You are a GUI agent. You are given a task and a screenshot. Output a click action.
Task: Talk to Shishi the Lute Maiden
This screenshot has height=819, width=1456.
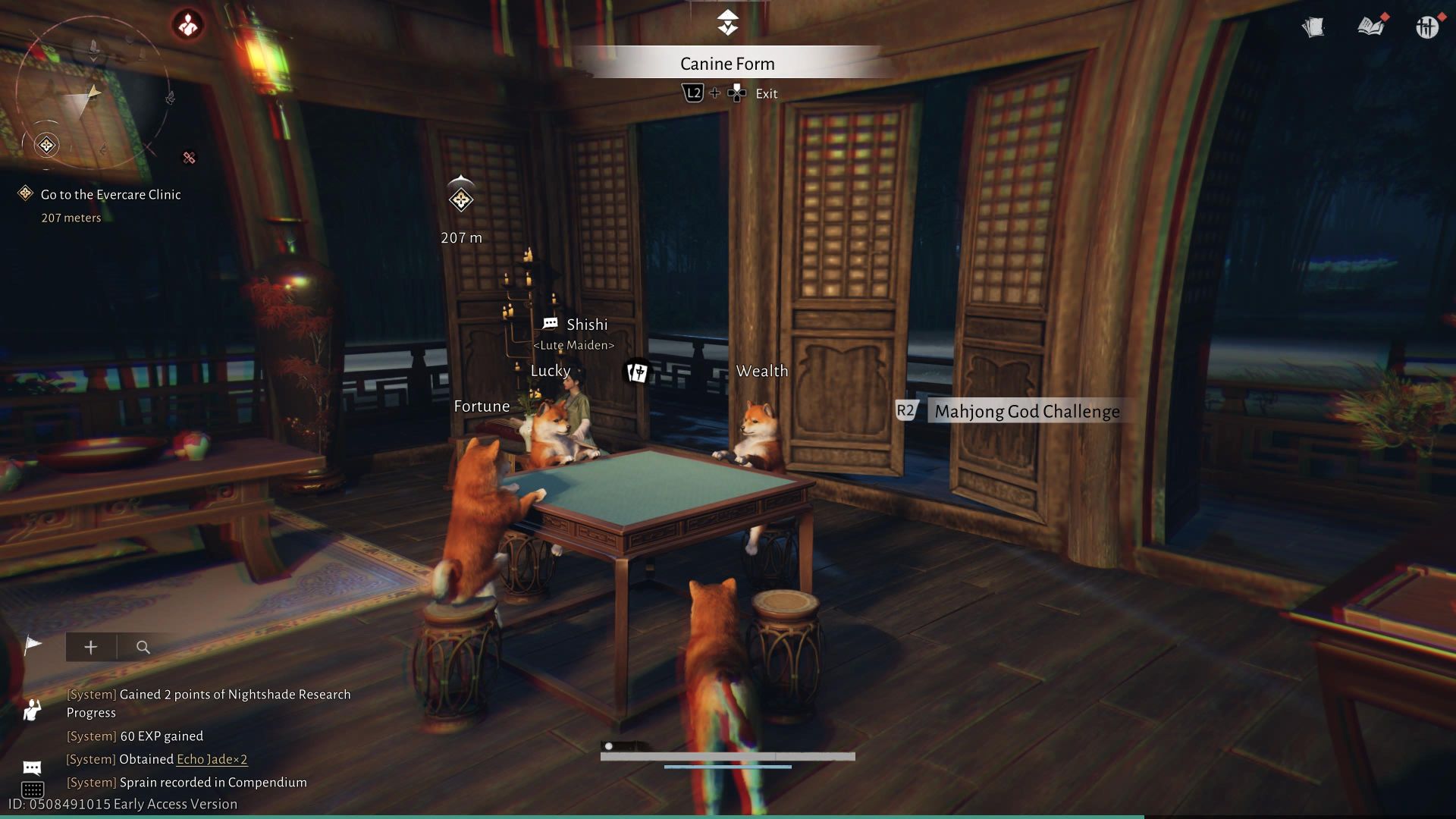coord(585,325)
